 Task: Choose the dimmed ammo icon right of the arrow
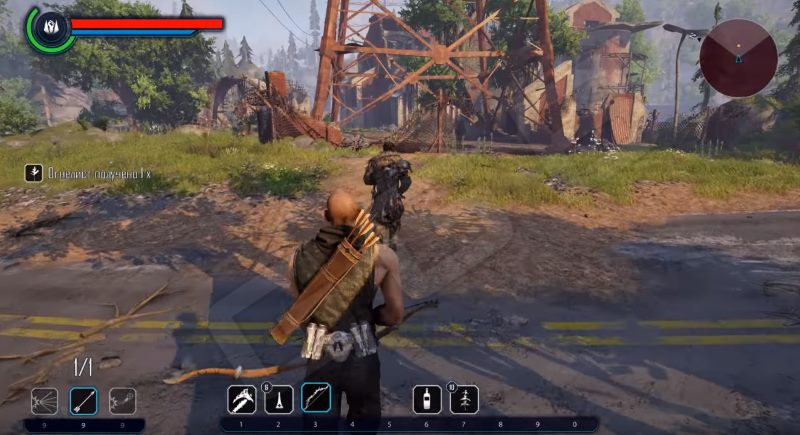(x=122, y=401)
